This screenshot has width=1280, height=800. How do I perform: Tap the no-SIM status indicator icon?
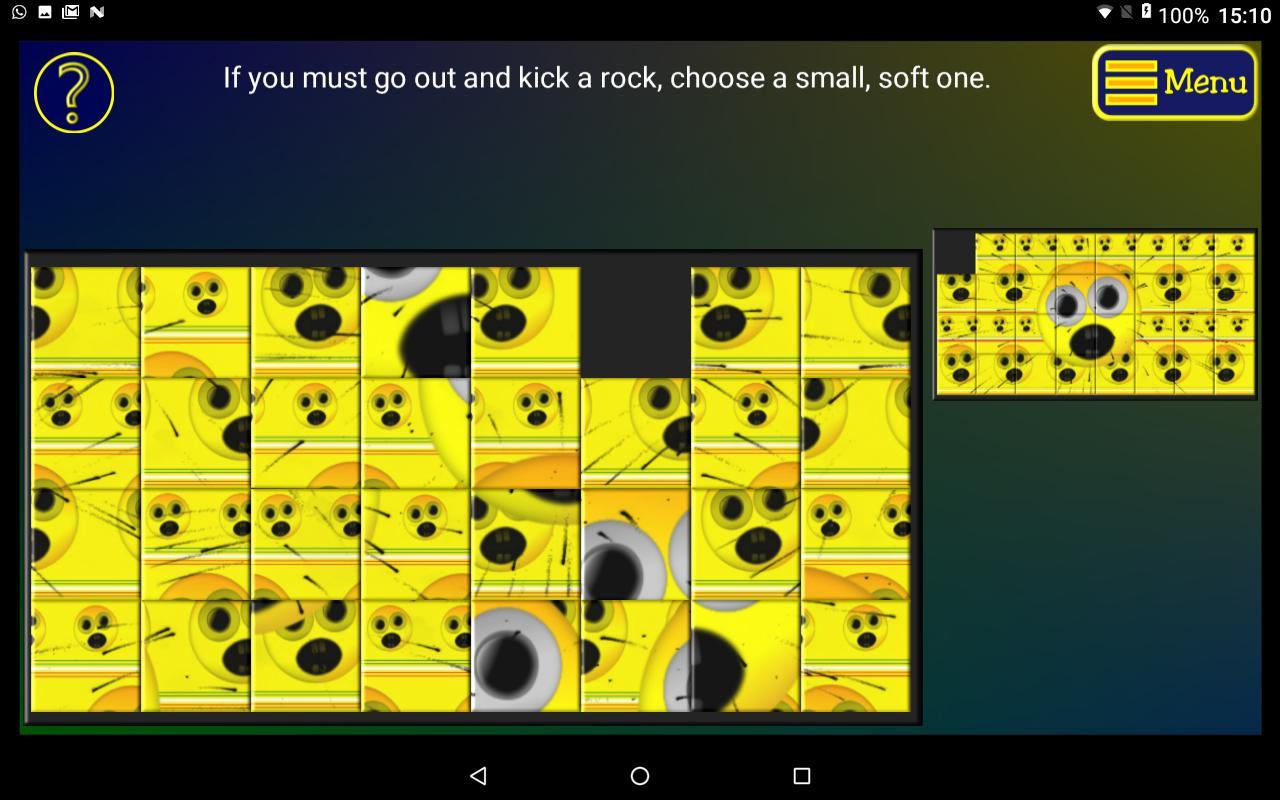(x=1127, y=13)
